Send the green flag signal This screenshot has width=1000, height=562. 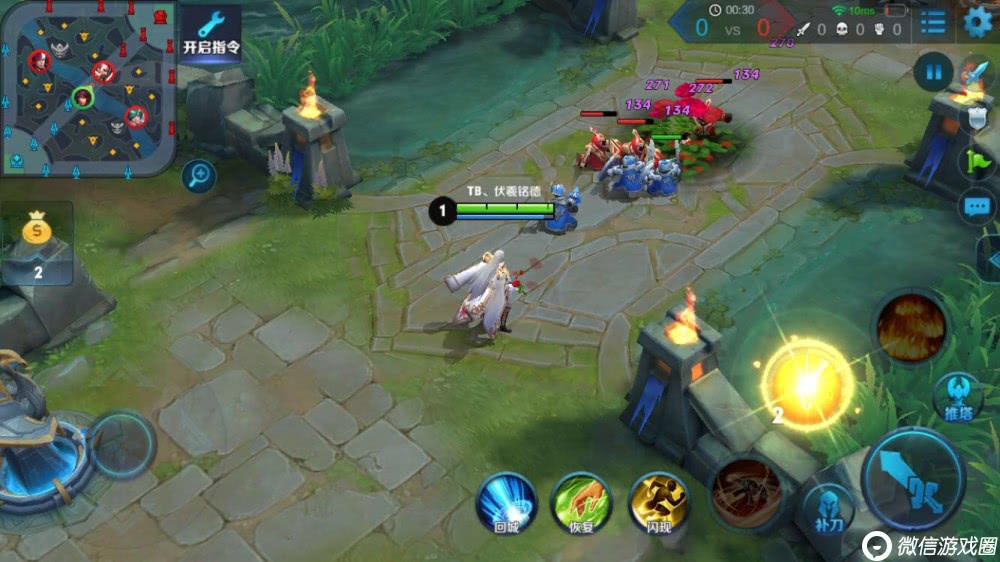pos(977,162)
